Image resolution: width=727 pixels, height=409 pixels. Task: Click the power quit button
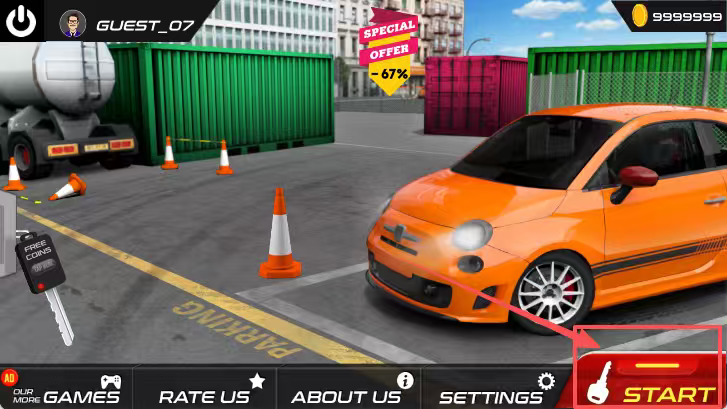pyautogui.click(x=21, y=21)
